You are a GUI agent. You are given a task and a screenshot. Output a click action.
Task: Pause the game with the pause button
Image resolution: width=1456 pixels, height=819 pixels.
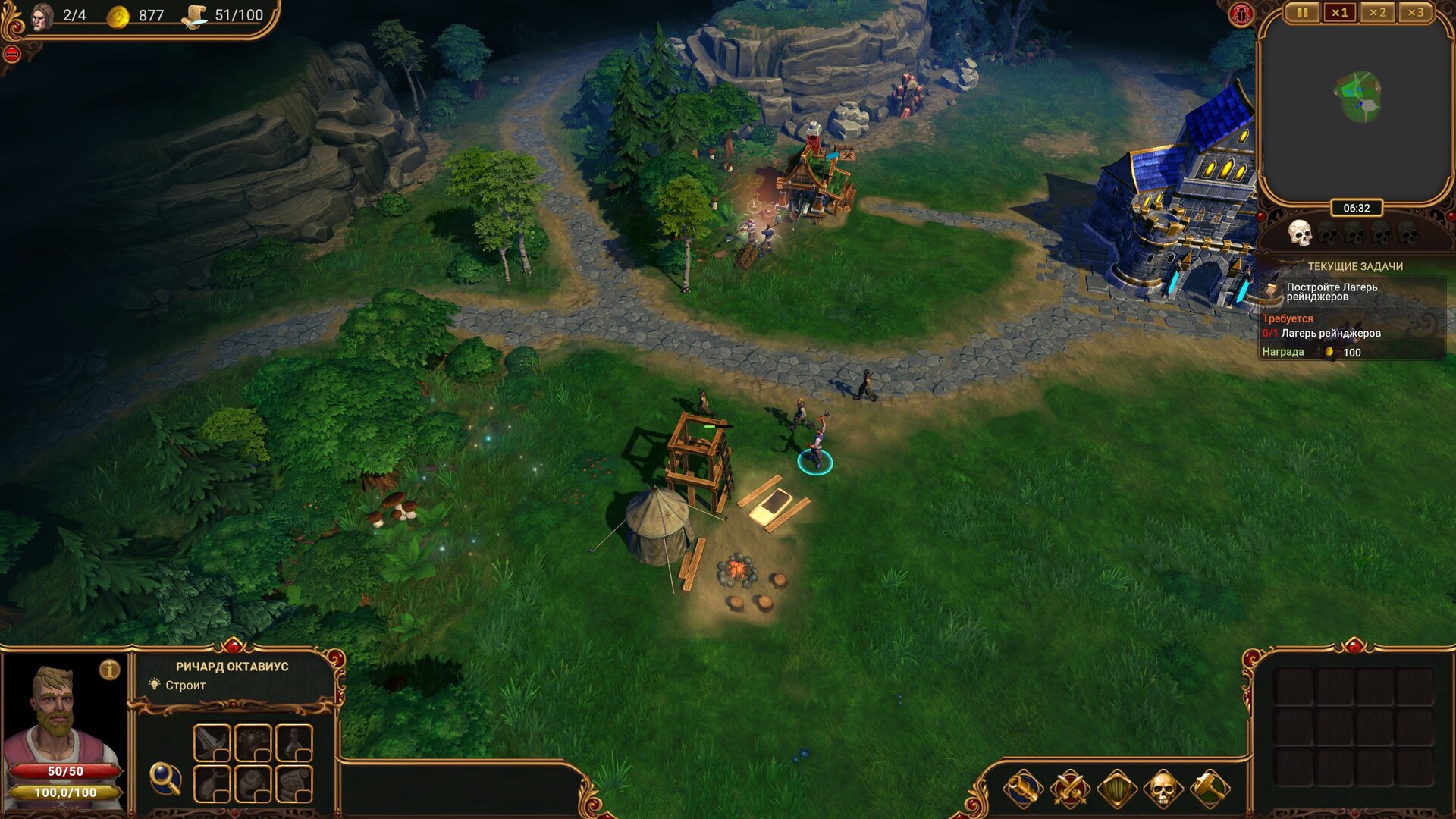(x=1302, y=13)
